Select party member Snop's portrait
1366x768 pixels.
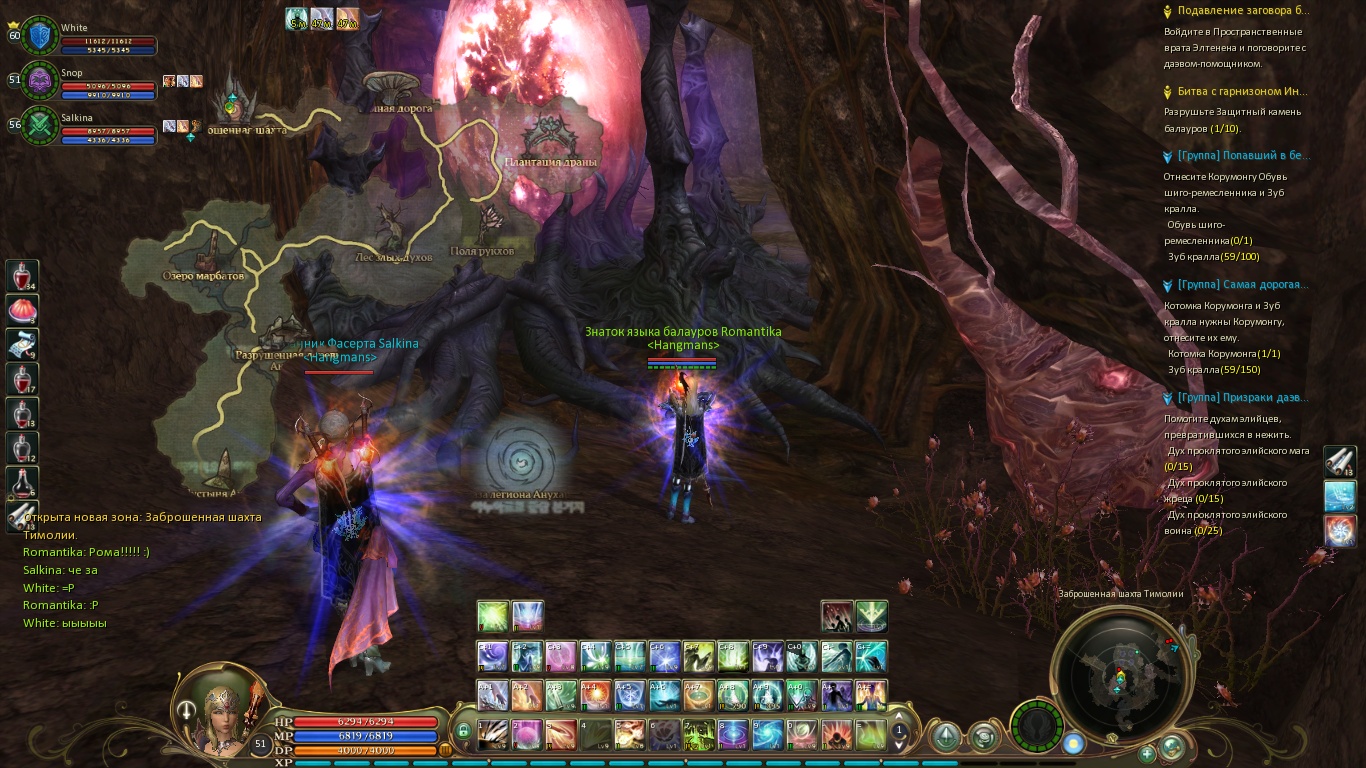40,81
